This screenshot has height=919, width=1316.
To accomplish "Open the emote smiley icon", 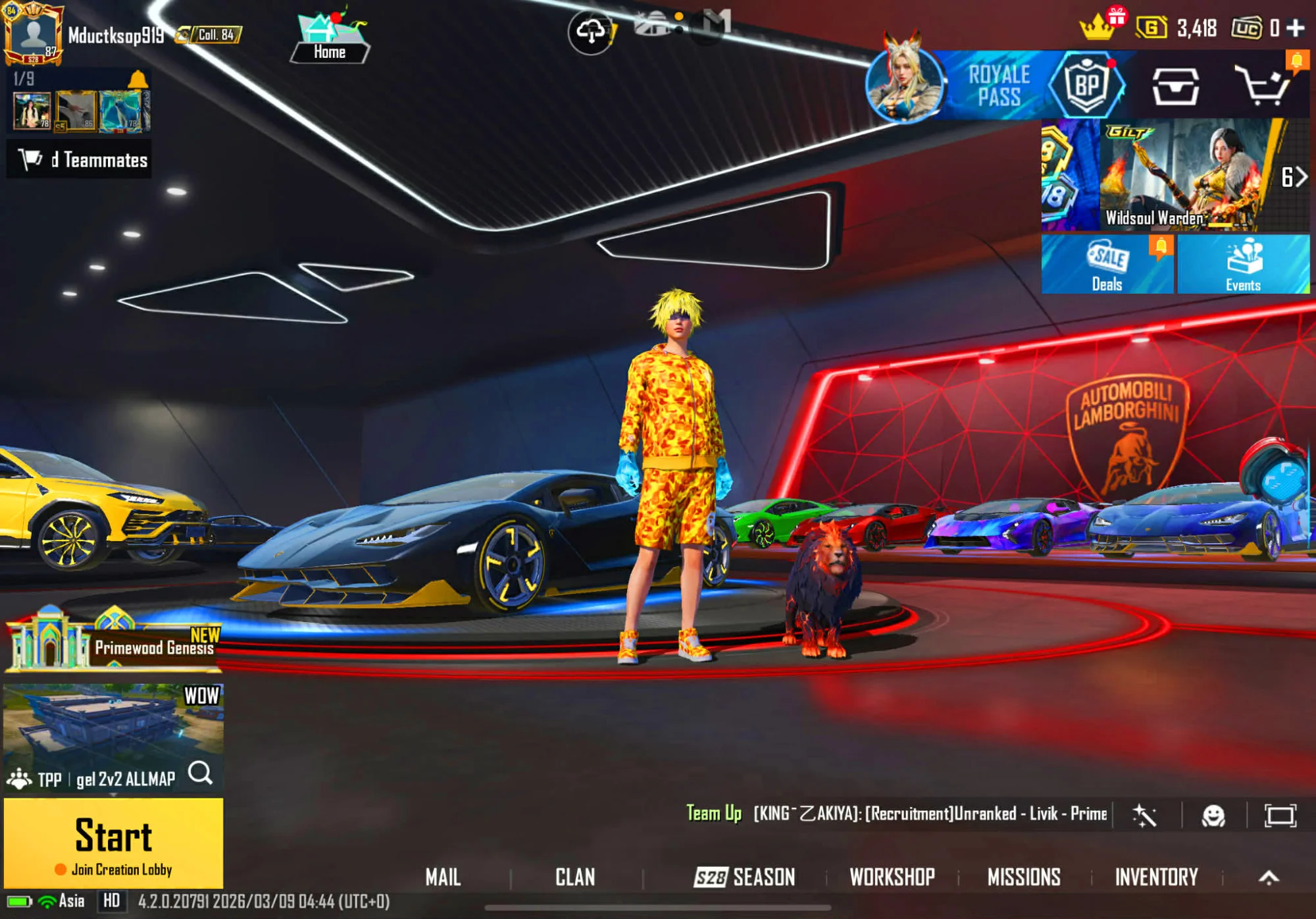I will (1213, 816).
